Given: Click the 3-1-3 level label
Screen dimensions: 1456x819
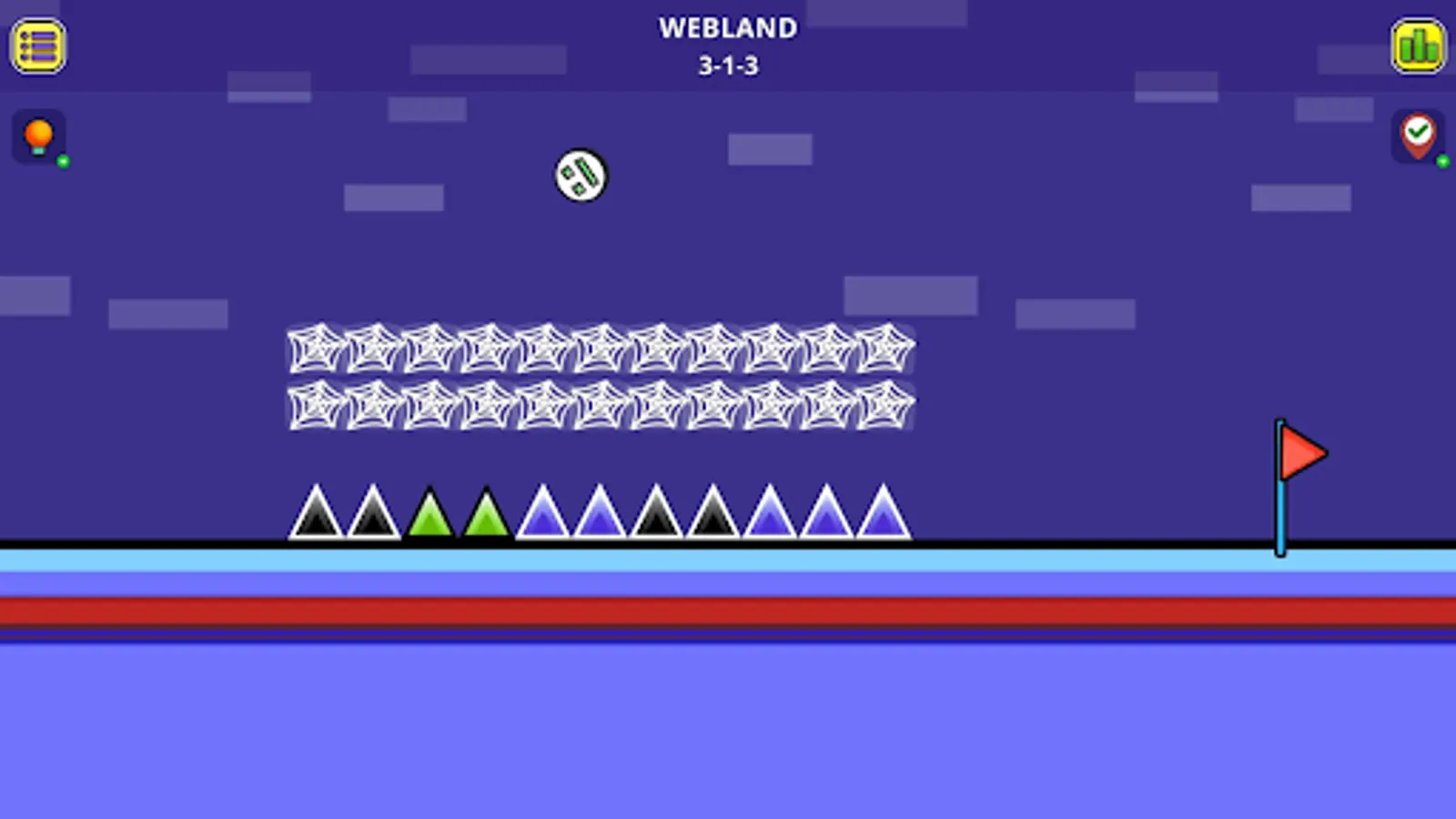Looking at the screenshot, I should [x=728, y=66].
